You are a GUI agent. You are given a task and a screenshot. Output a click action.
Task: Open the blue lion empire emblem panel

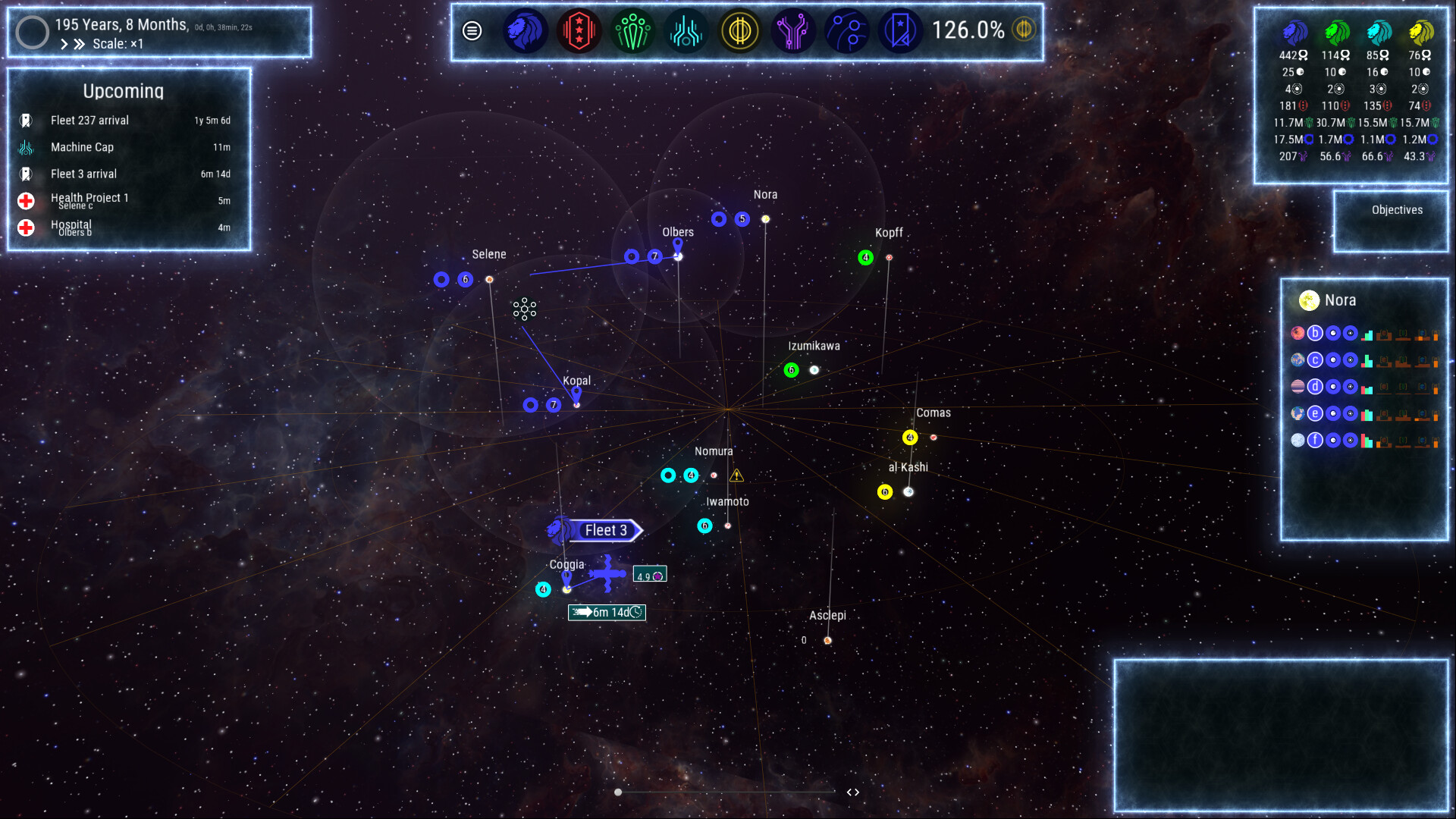click(x=526, y=31)
